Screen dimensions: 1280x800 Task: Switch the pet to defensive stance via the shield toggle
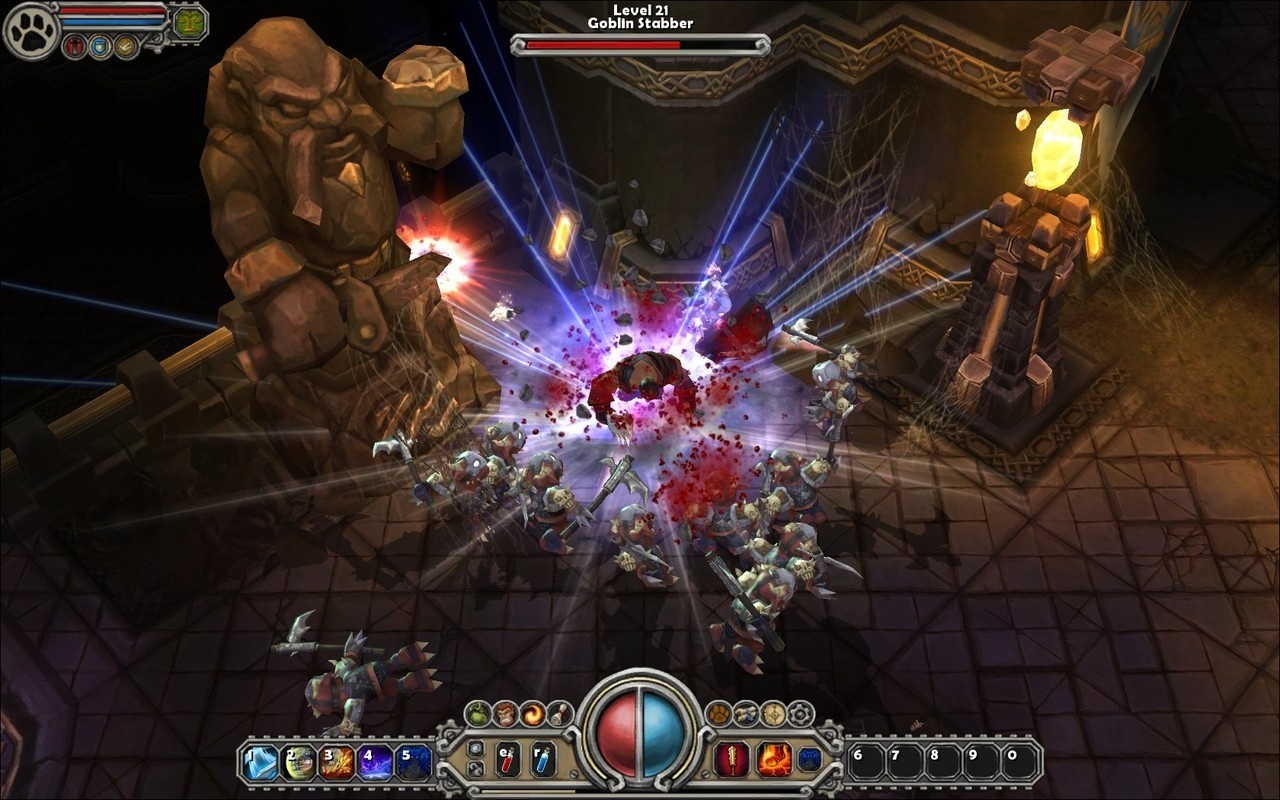tap(100, 47)
